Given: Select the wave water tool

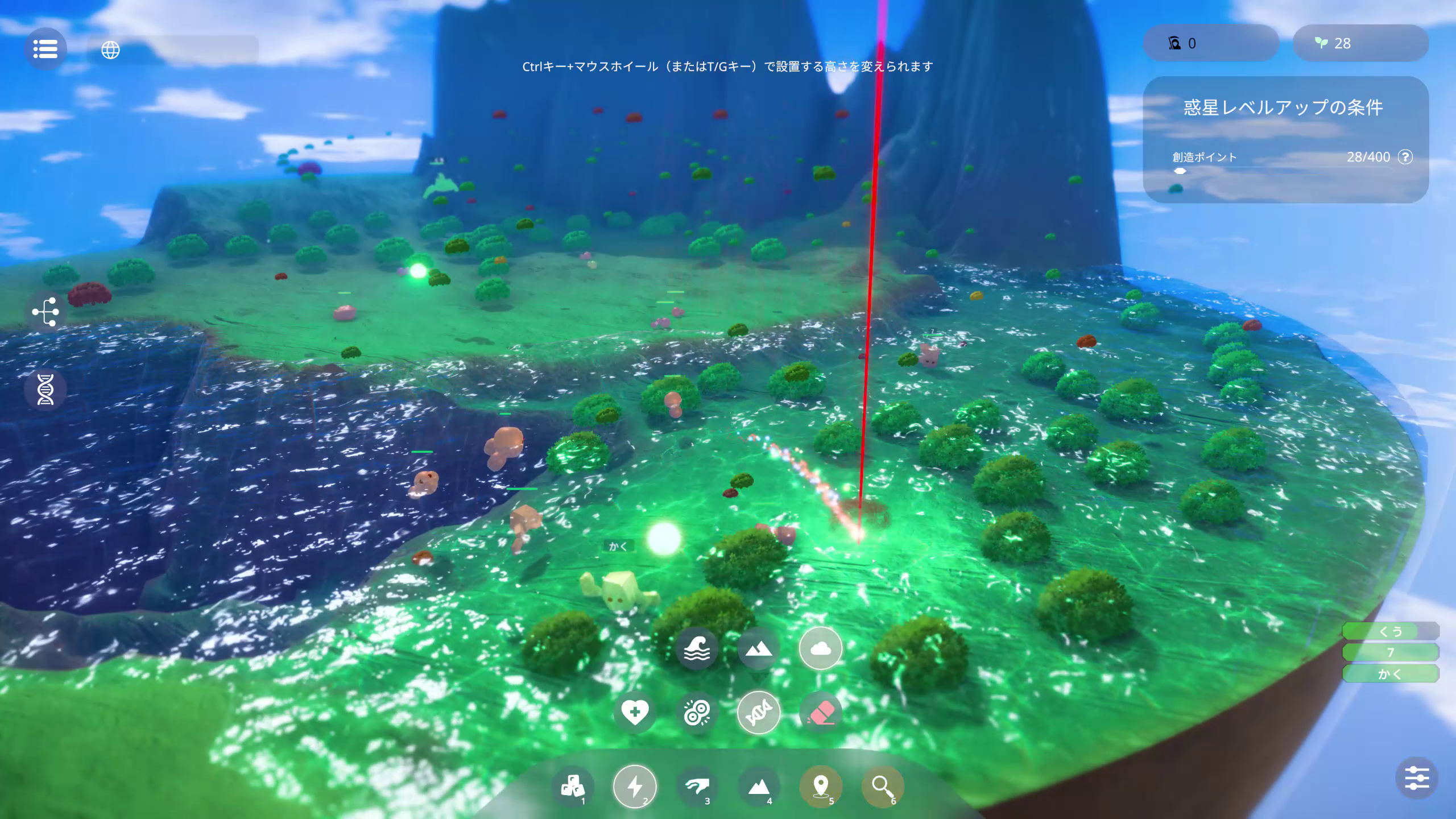Looking at the screenshot, I should pos(696,649).
